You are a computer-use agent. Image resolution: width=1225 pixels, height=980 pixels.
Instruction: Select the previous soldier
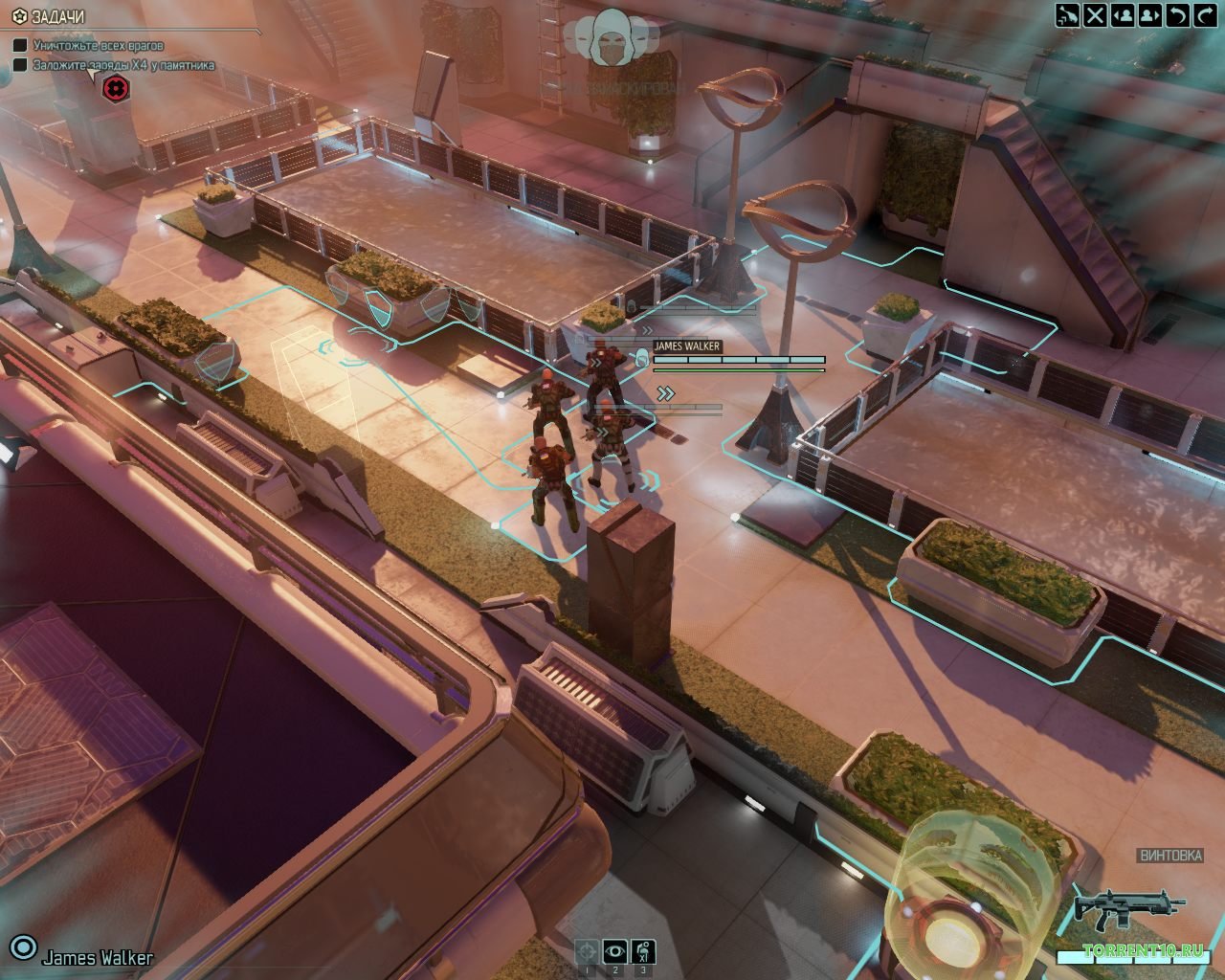click(1123, 14)
